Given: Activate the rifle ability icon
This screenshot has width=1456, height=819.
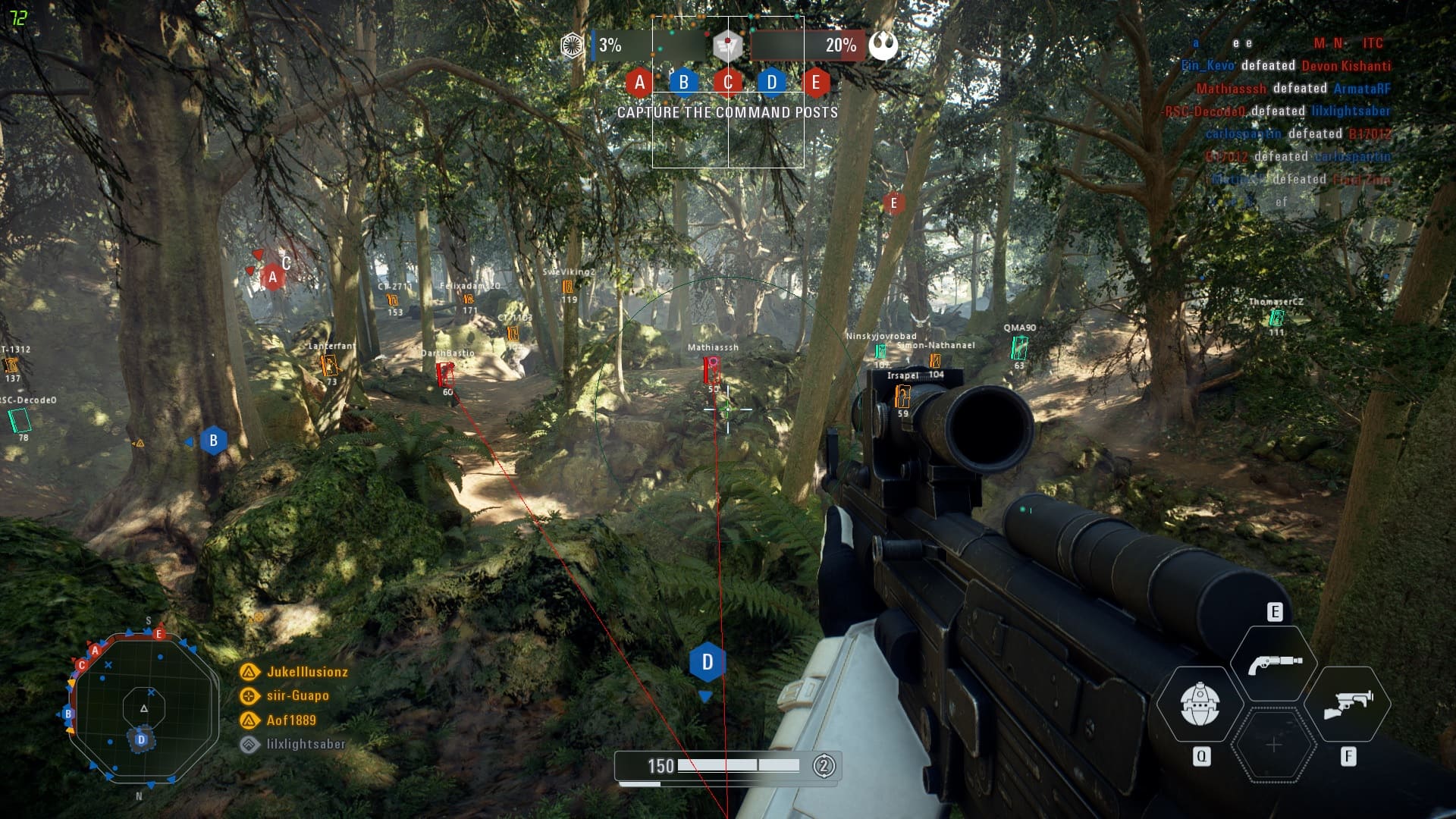Looking at the screenshot, I should [1348, 704].
